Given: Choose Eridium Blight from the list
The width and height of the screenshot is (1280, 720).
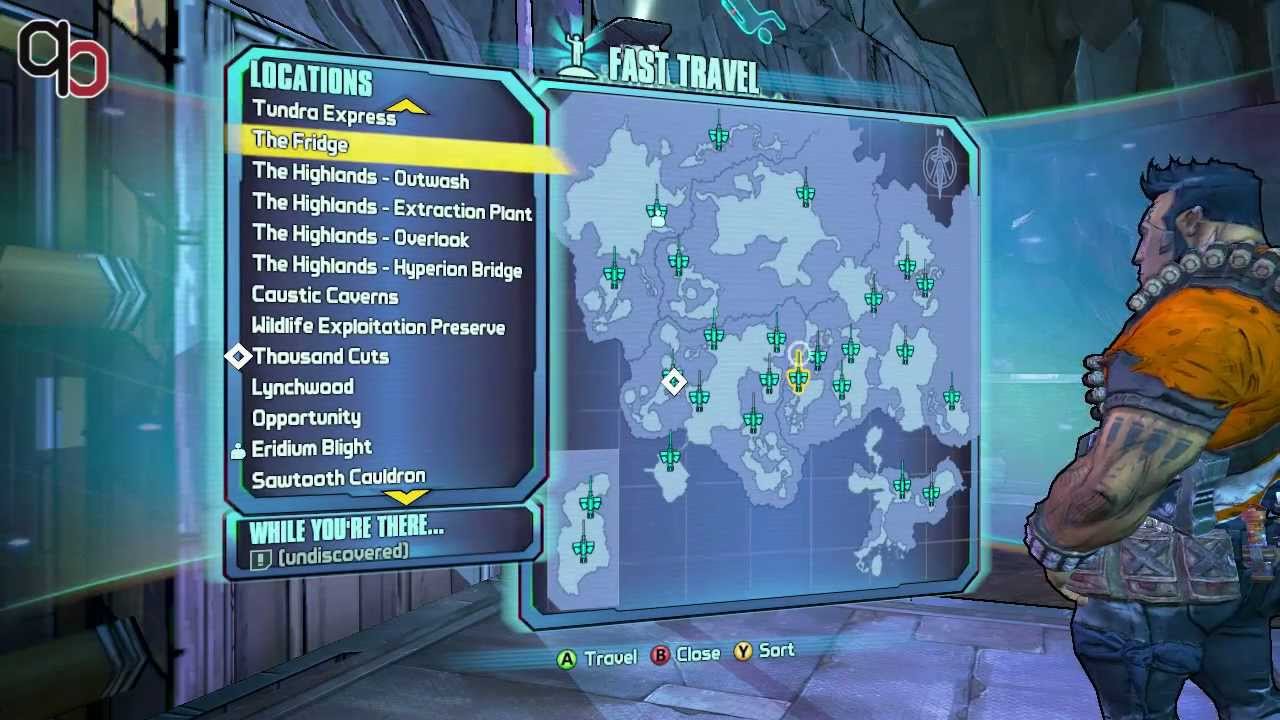Looking at the screenshot, I should [311, 448].
